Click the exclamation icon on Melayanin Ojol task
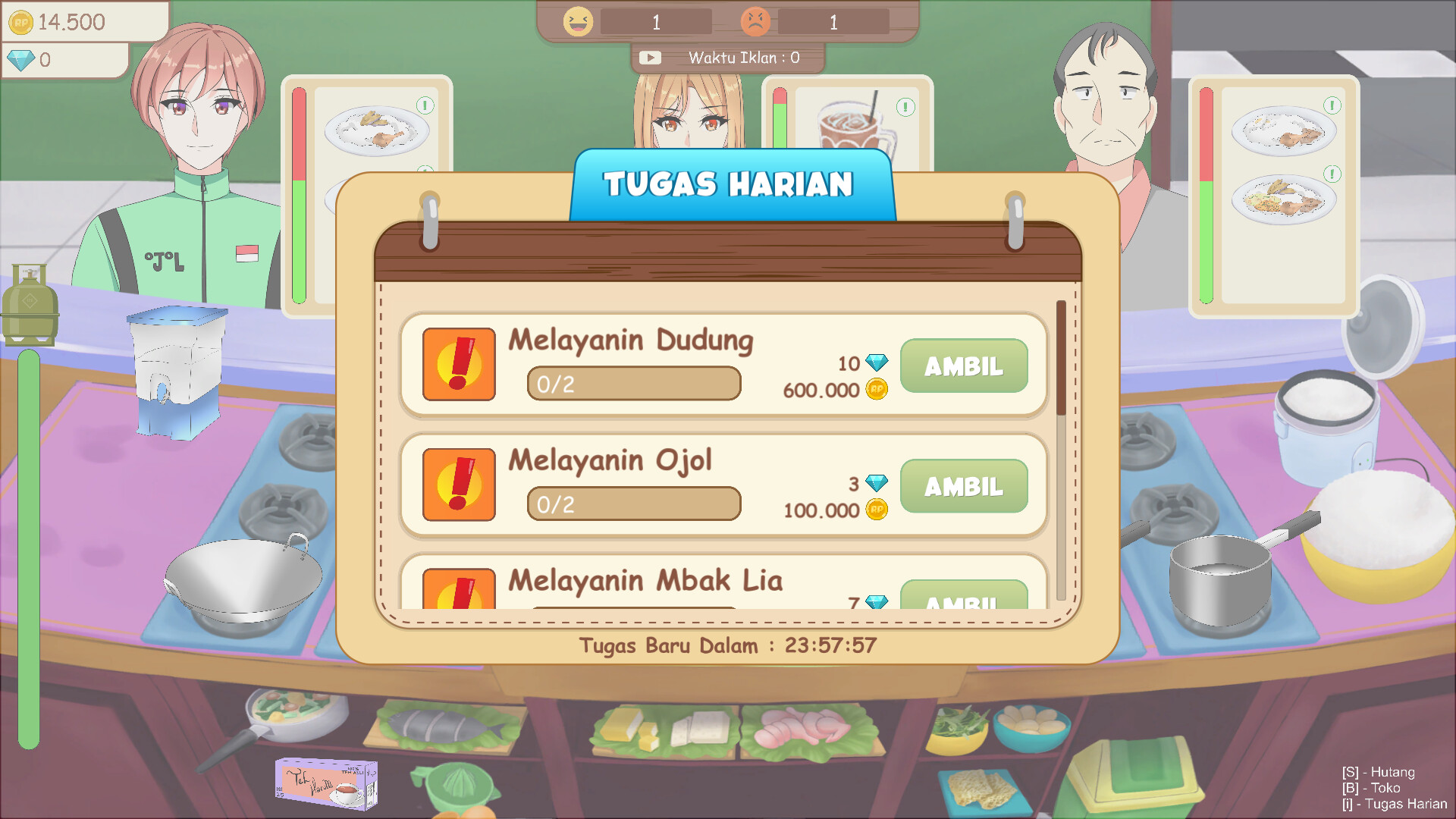Screen dimensions: 1456x819 pos(458,485)
